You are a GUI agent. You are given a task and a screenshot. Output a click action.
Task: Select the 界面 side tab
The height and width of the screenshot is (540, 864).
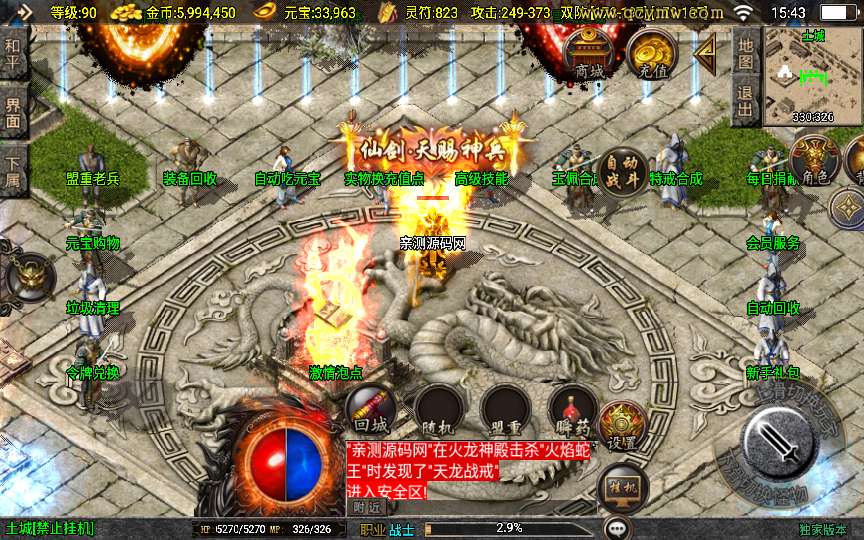point(13,112)
